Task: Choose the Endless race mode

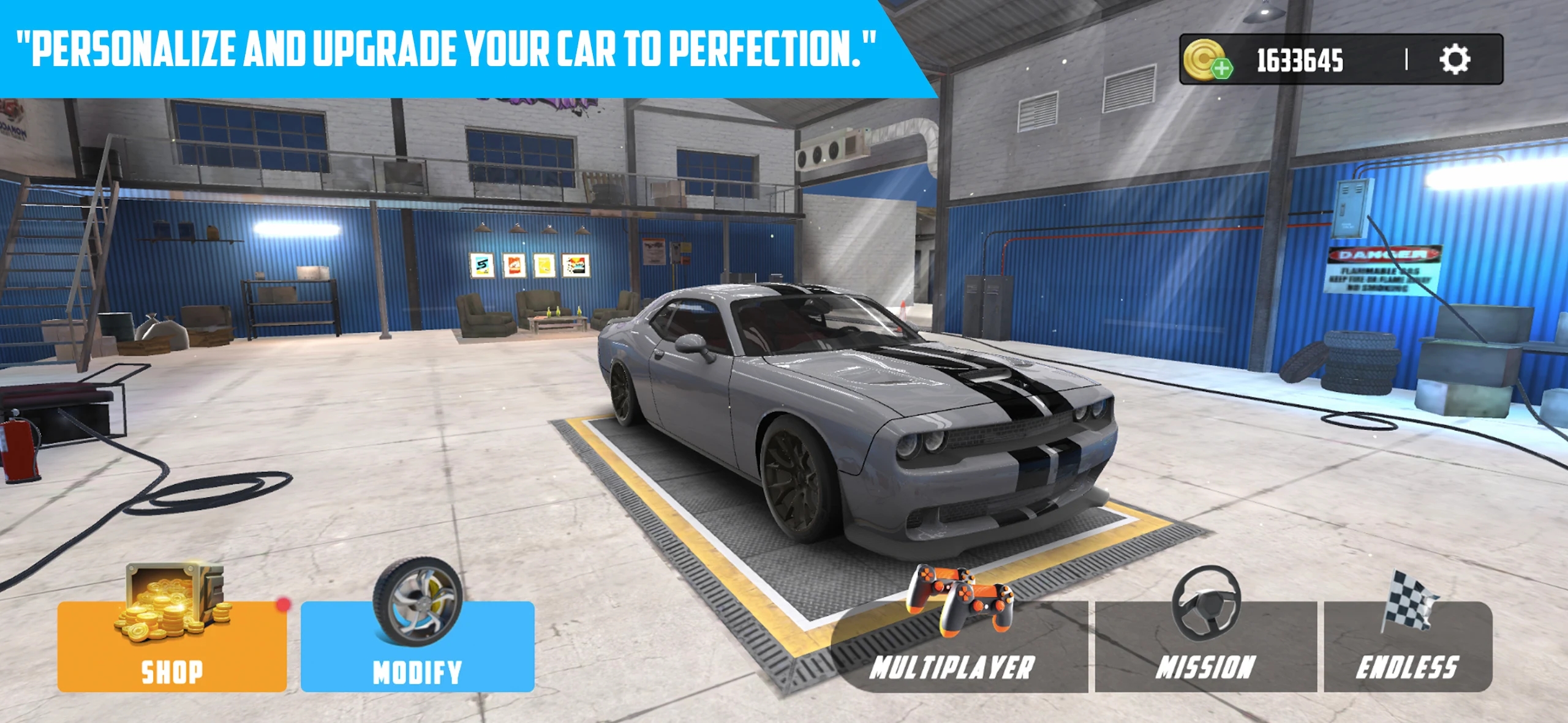Action: coord(1408,648)
